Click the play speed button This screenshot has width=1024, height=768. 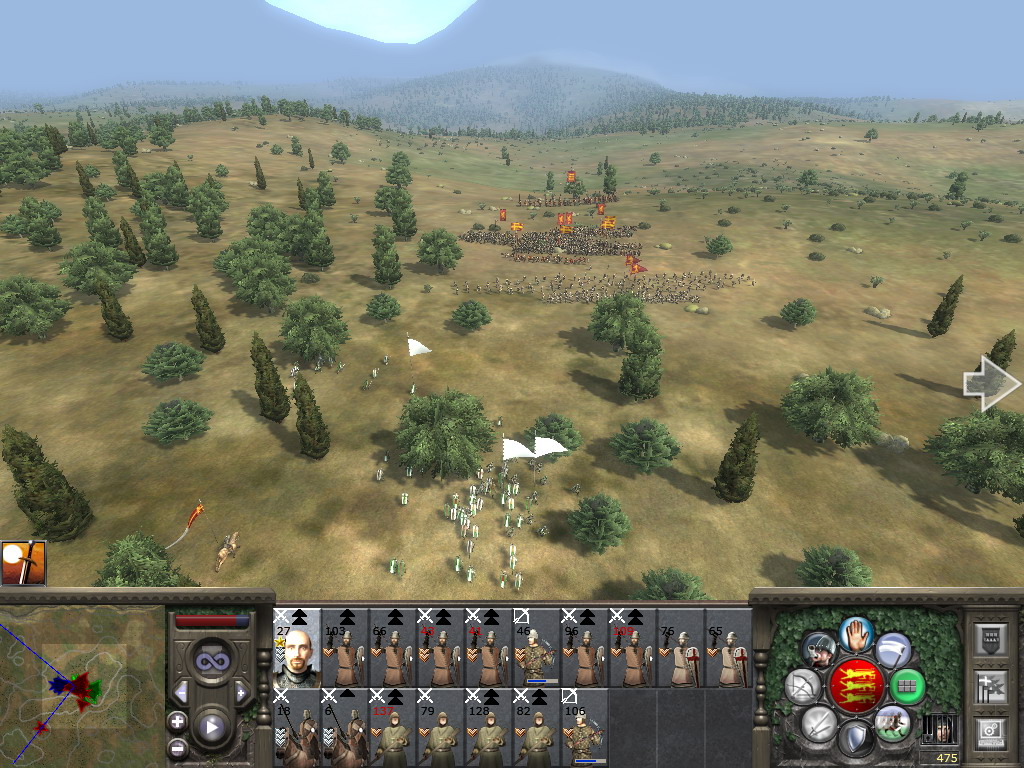point(212,727)
